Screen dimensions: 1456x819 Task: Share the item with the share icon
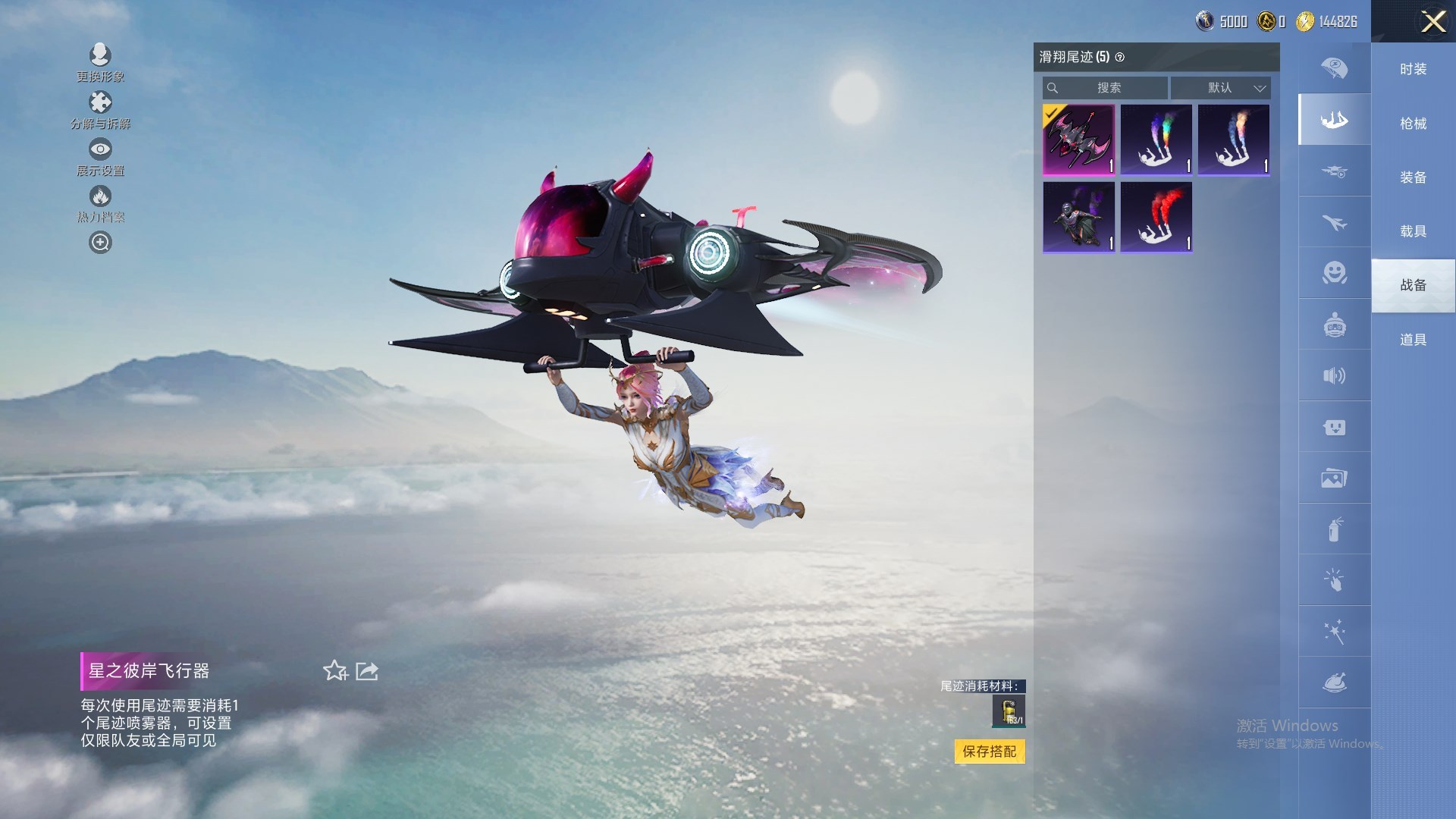tap(367, 670)
